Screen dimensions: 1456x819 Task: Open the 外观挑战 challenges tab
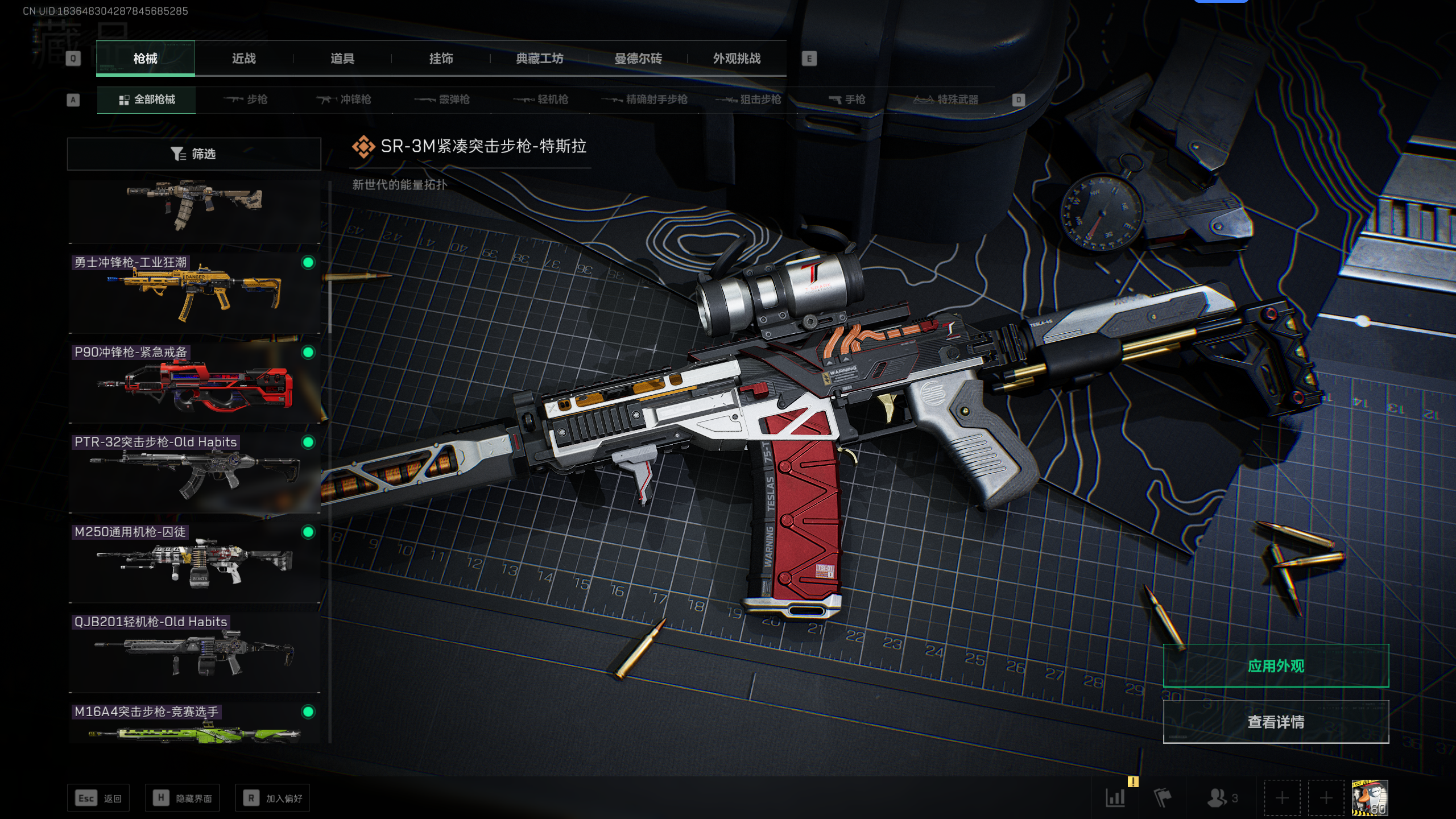click(x=737, y=59)
